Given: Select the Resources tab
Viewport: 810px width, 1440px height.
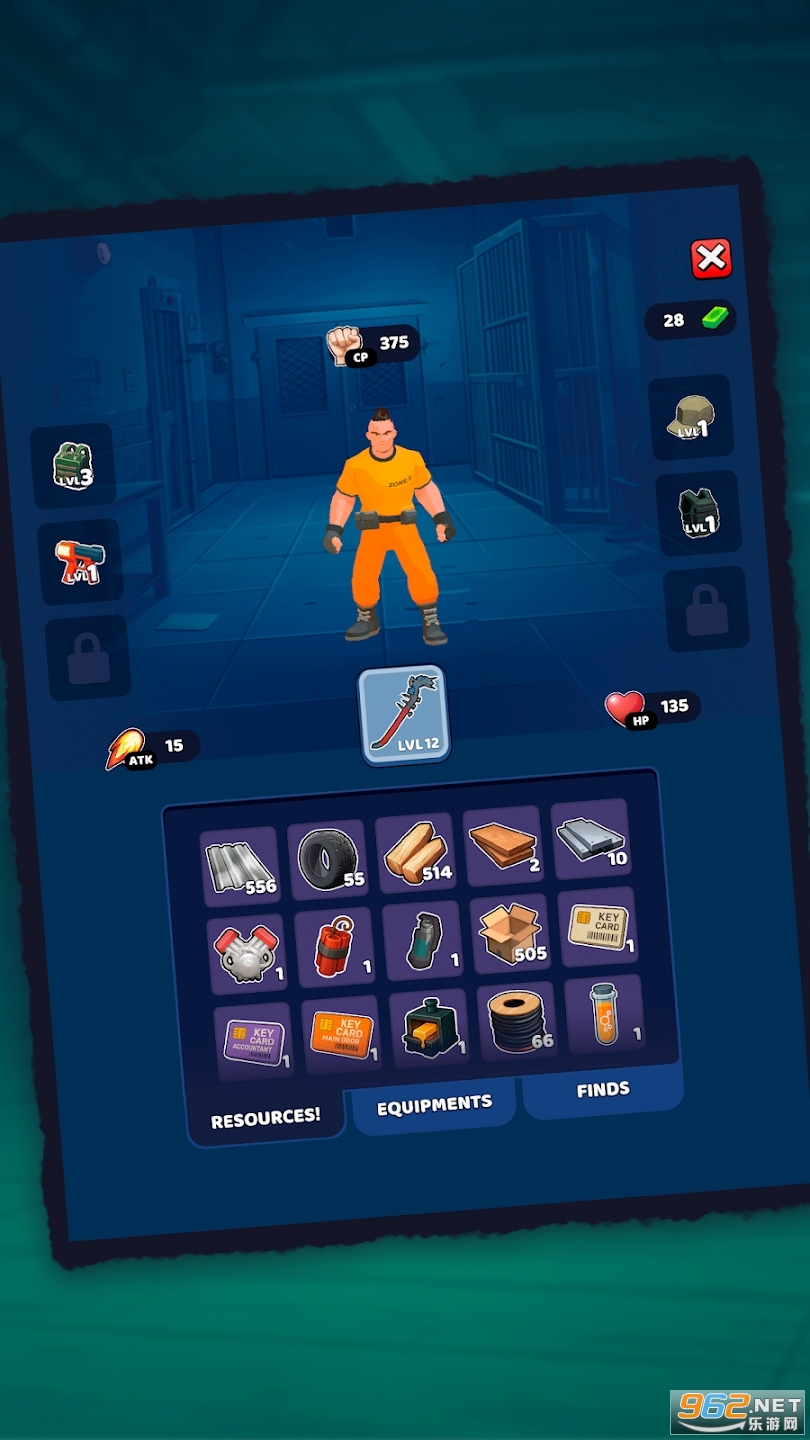Looking at the screenshot, I should [266, 1117].
